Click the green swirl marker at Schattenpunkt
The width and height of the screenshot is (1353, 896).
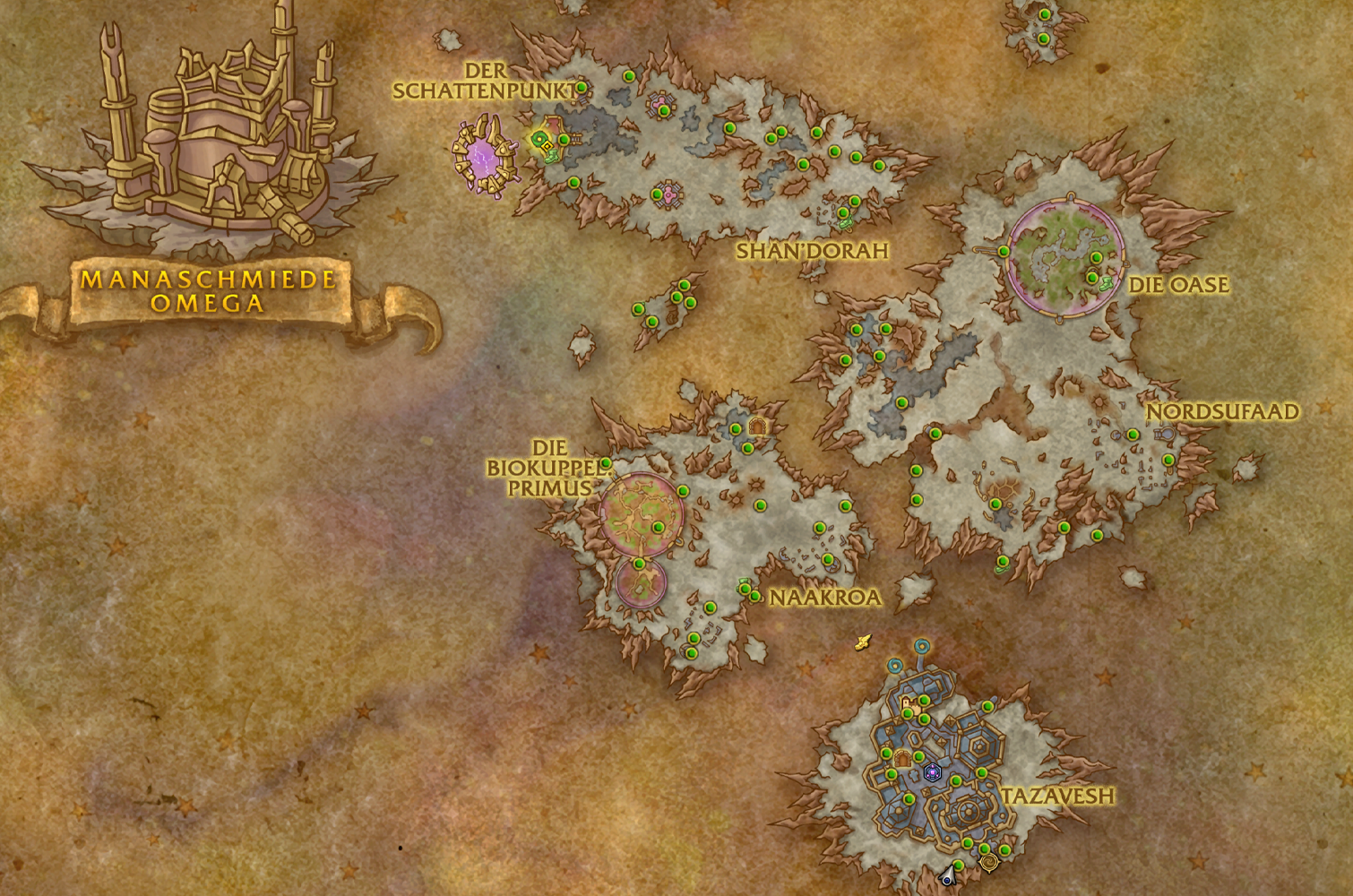click(x=539, y=139)
